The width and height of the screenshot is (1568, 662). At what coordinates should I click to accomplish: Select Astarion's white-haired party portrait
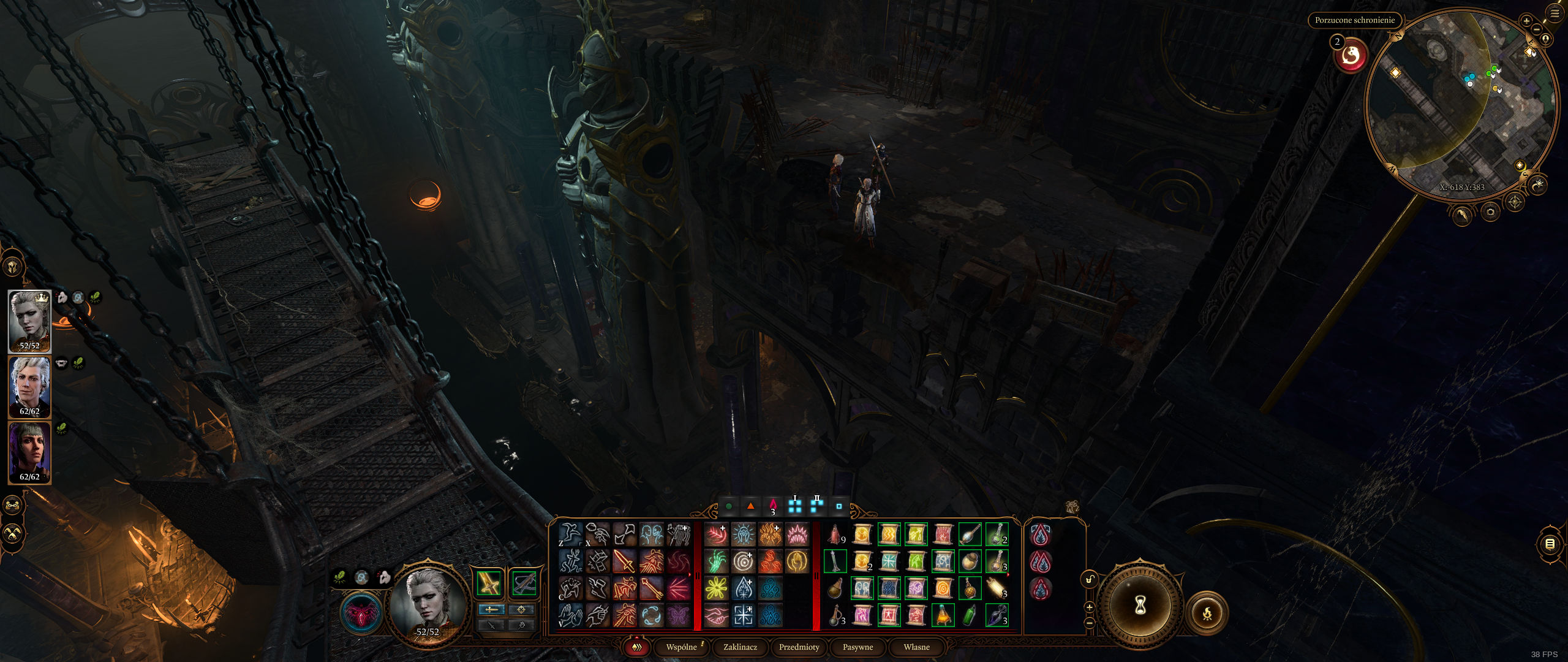(x=29, y=387)
